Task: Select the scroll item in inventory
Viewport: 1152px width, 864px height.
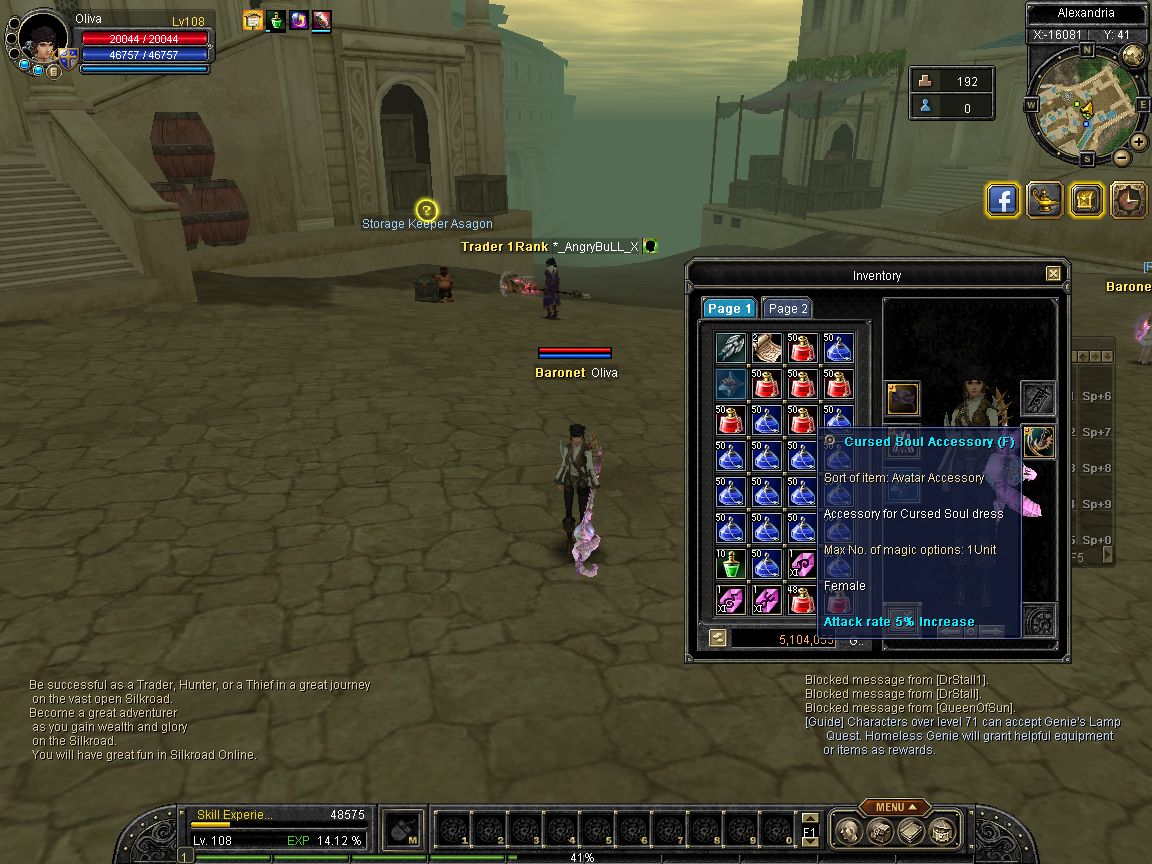Action: [766, 348]
